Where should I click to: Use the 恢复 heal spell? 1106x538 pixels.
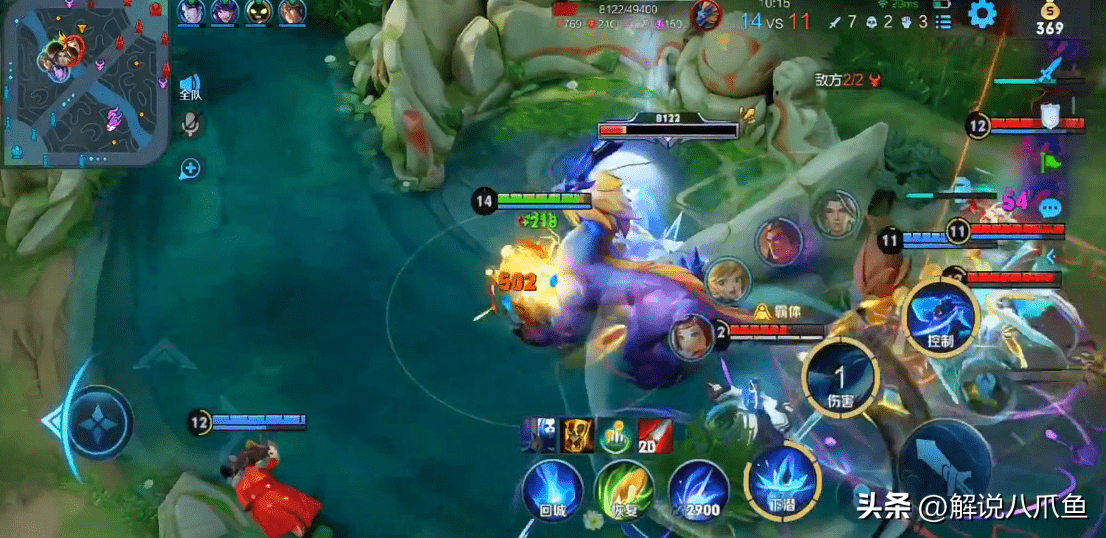point(622,488)
